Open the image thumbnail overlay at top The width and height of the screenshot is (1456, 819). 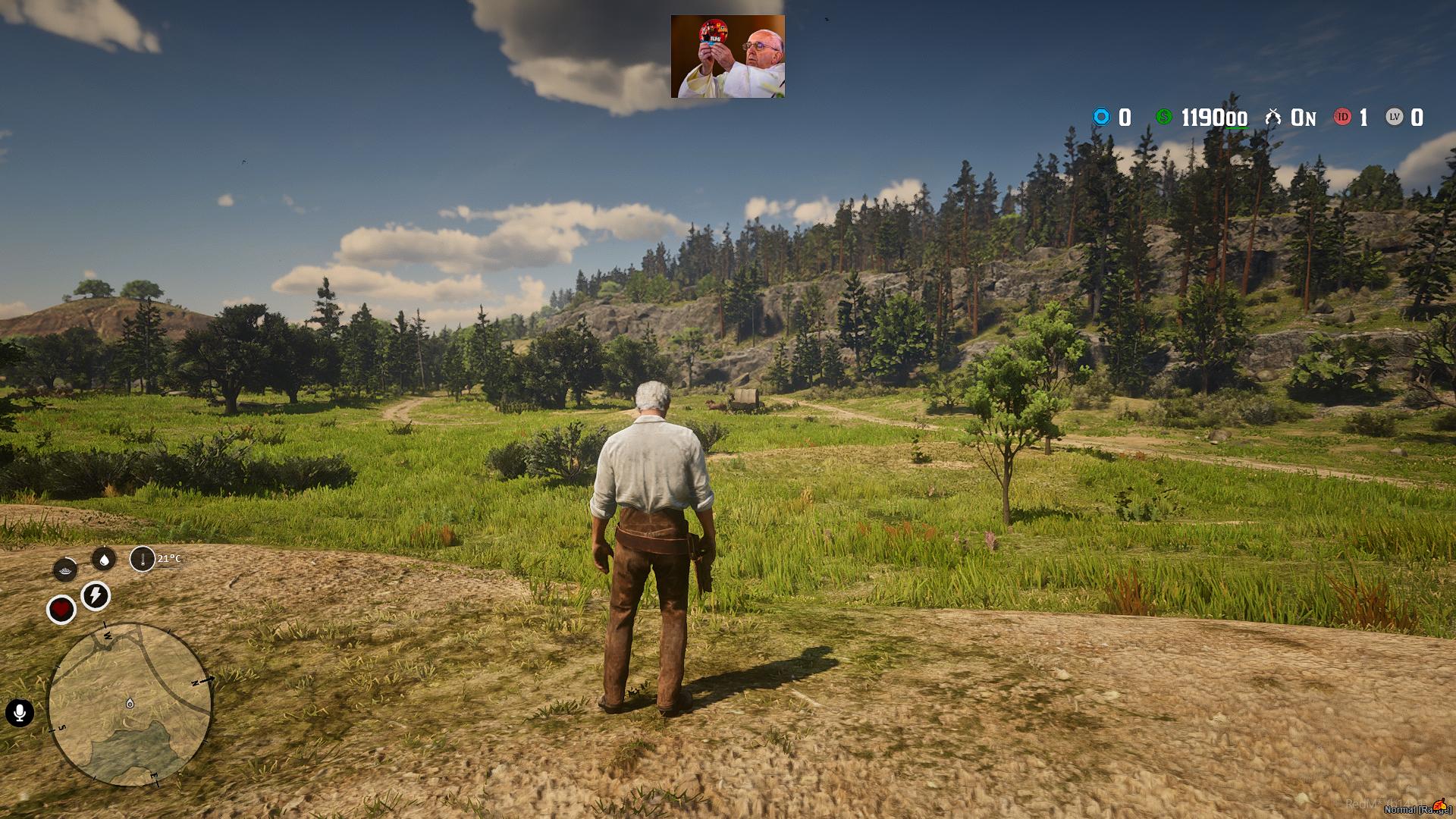(x=727, y=57)
